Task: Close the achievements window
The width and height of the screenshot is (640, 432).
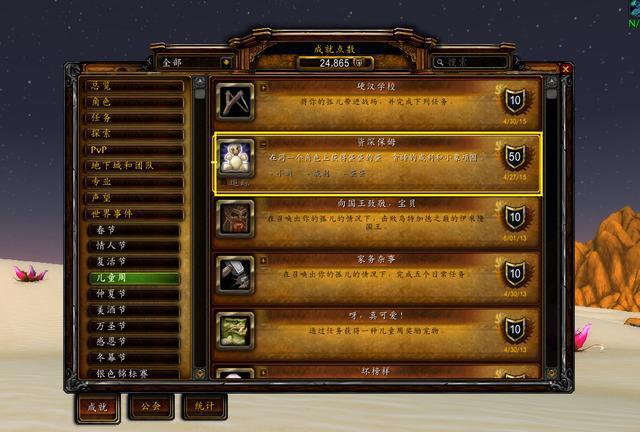Action: (x=566, y=68)
